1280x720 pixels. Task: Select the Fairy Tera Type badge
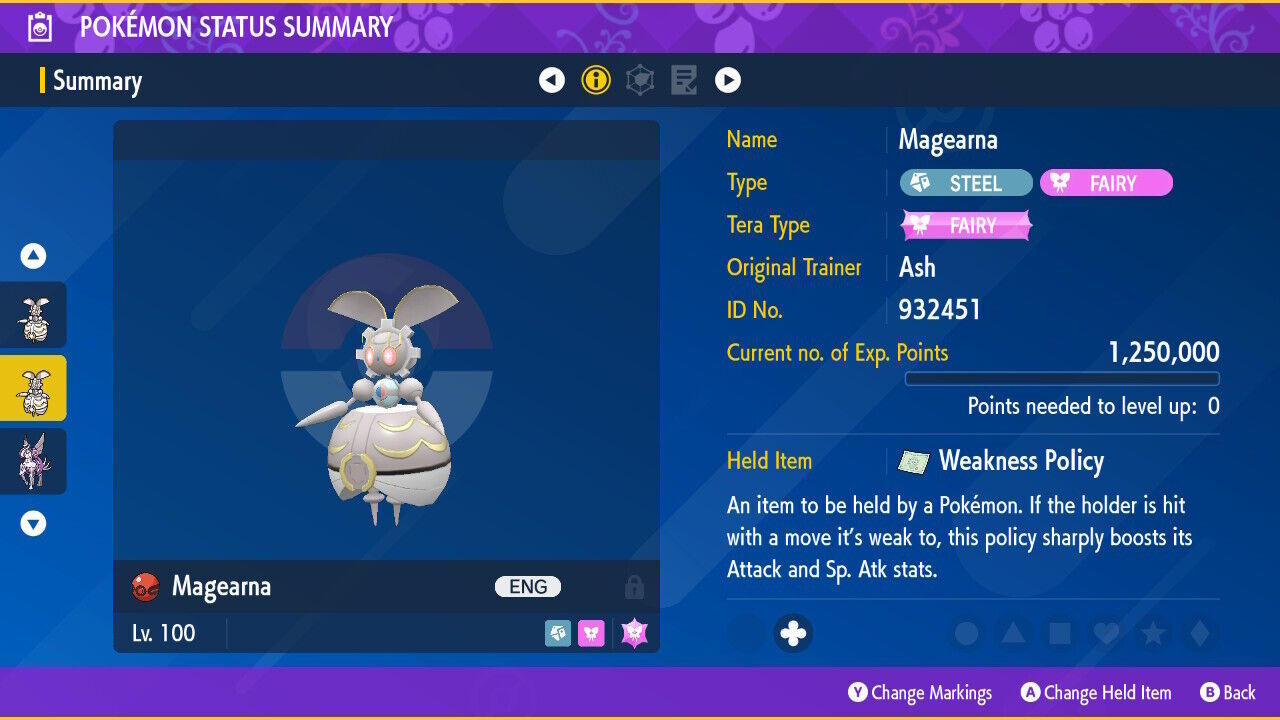[x=965, y=225]
